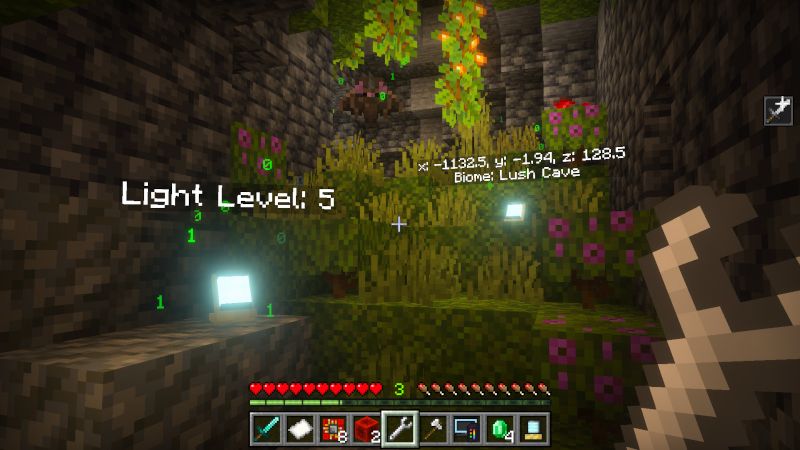Image resolution: width=800 pixels, height=450 pixels.
Task: Click the sword status effect icon
Action: tap(777, 110)
